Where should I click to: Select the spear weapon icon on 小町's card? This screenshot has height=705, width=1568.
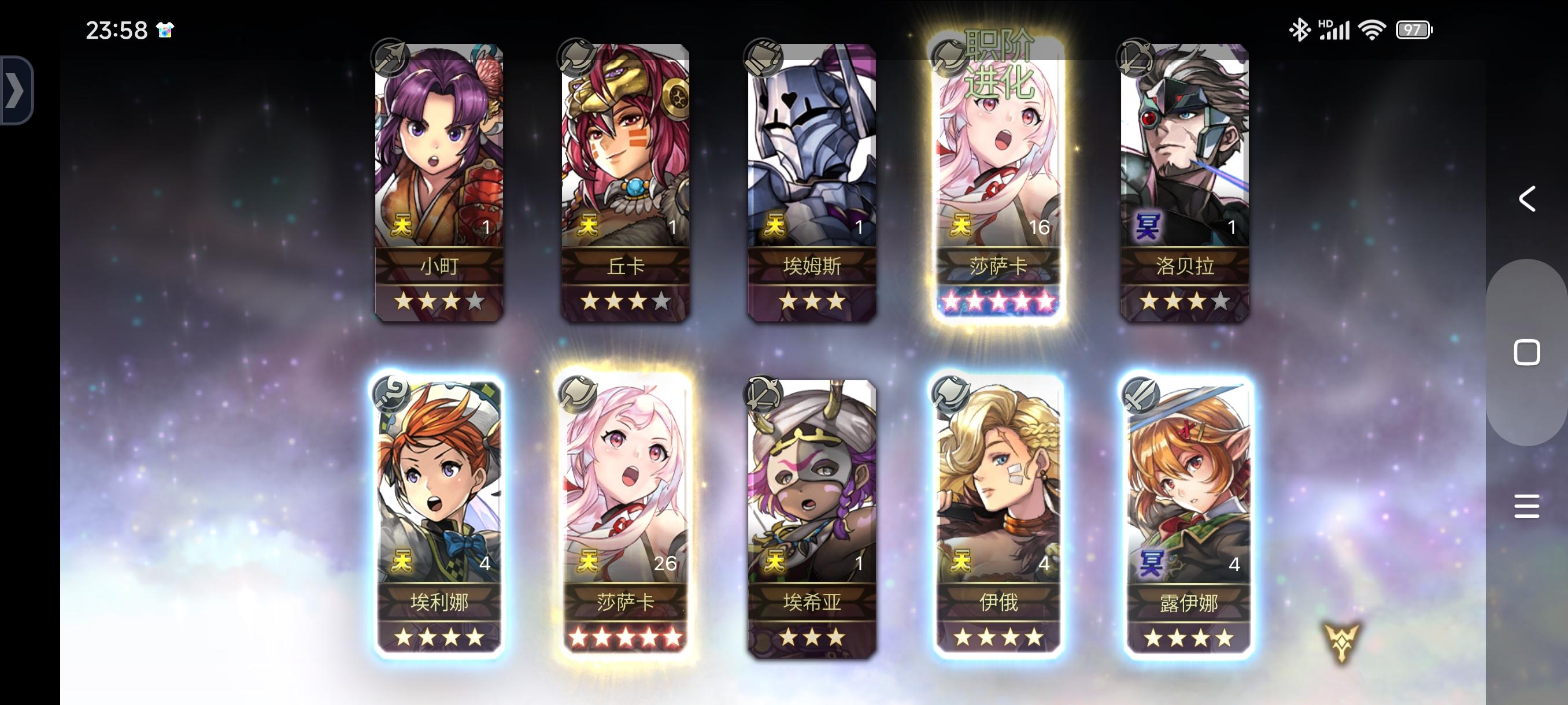(390, 57)
